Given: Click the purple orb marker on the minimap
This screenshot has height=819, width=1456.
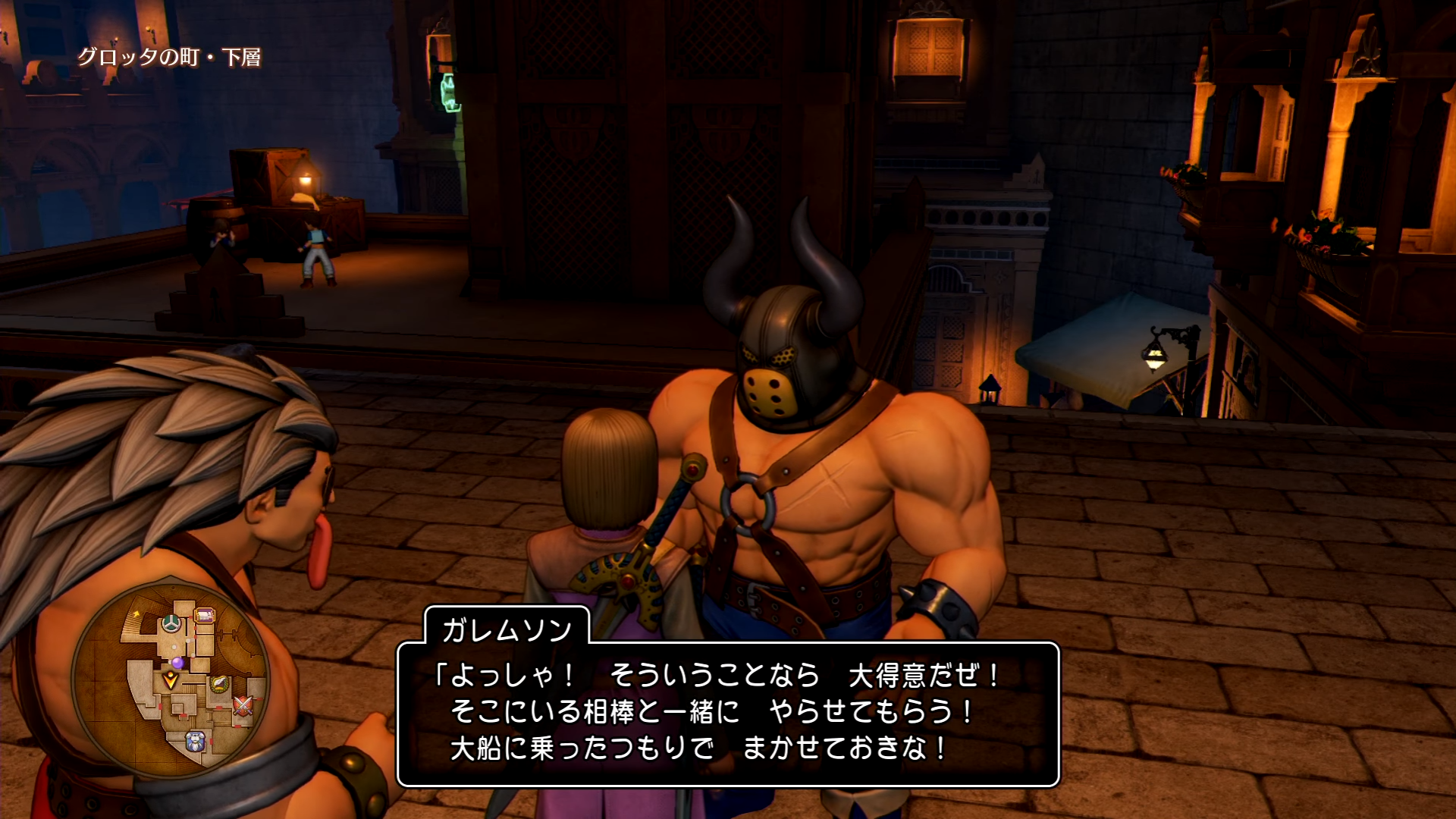Looking at the screenshot, I should tap(177, 663).
